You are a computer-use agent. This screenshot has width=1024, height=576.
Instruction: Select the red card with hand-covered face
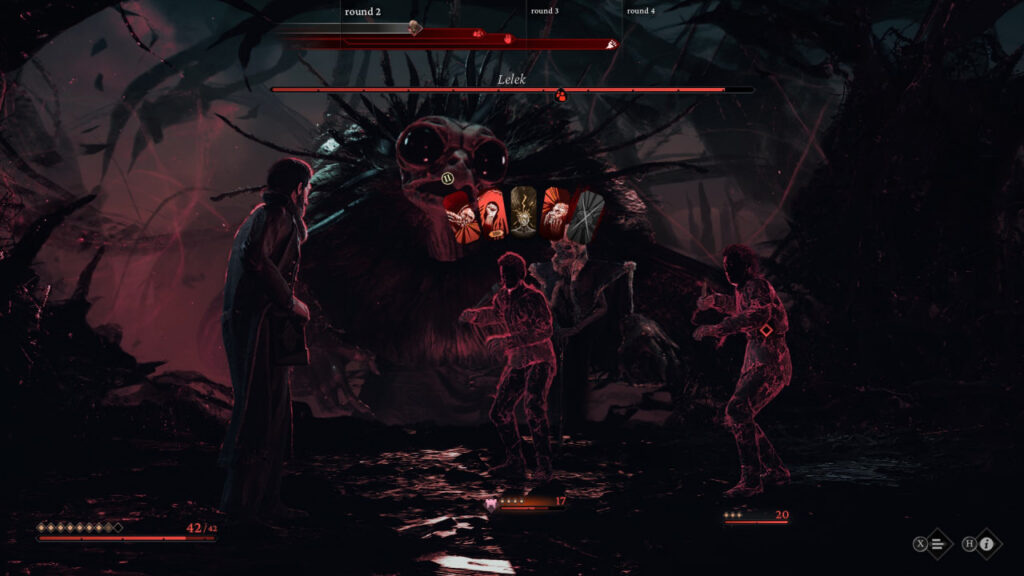(x=553, y=211)
